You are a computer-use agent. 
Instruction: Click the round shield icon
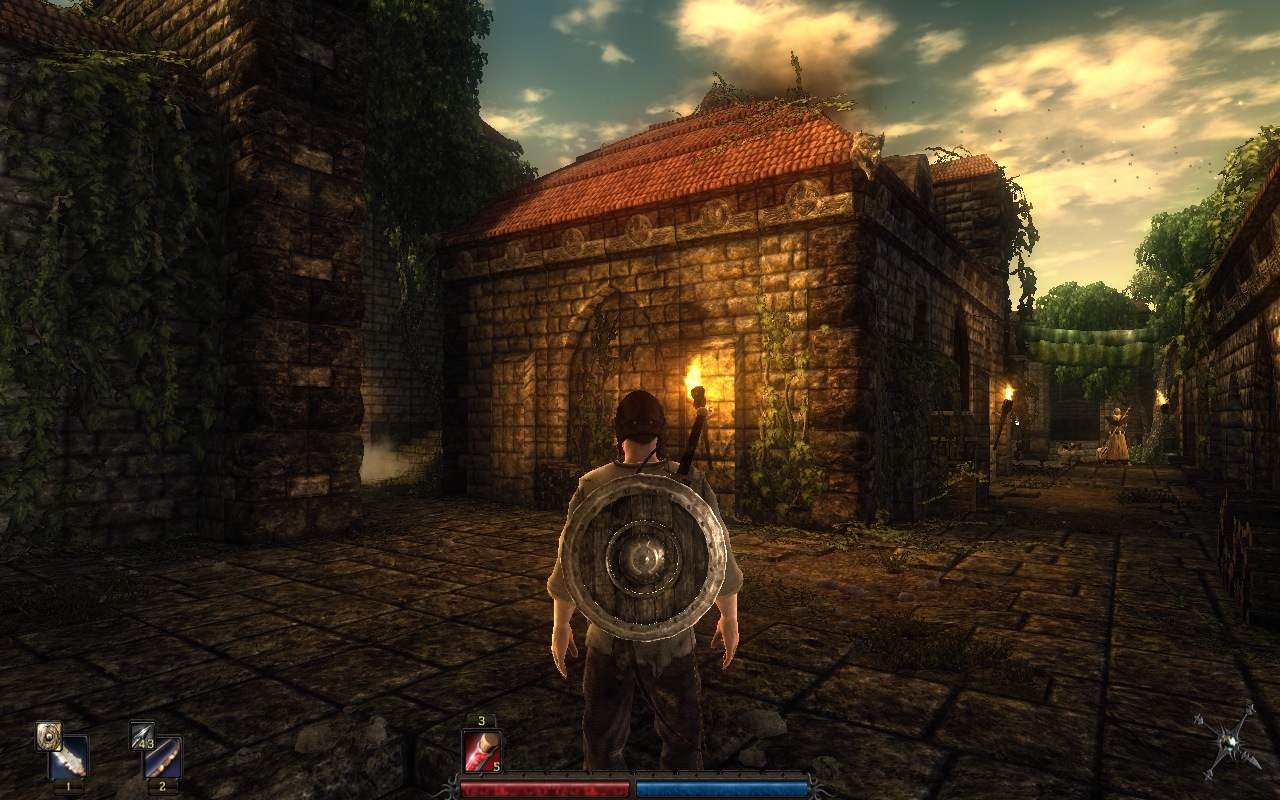pos(48,735)
